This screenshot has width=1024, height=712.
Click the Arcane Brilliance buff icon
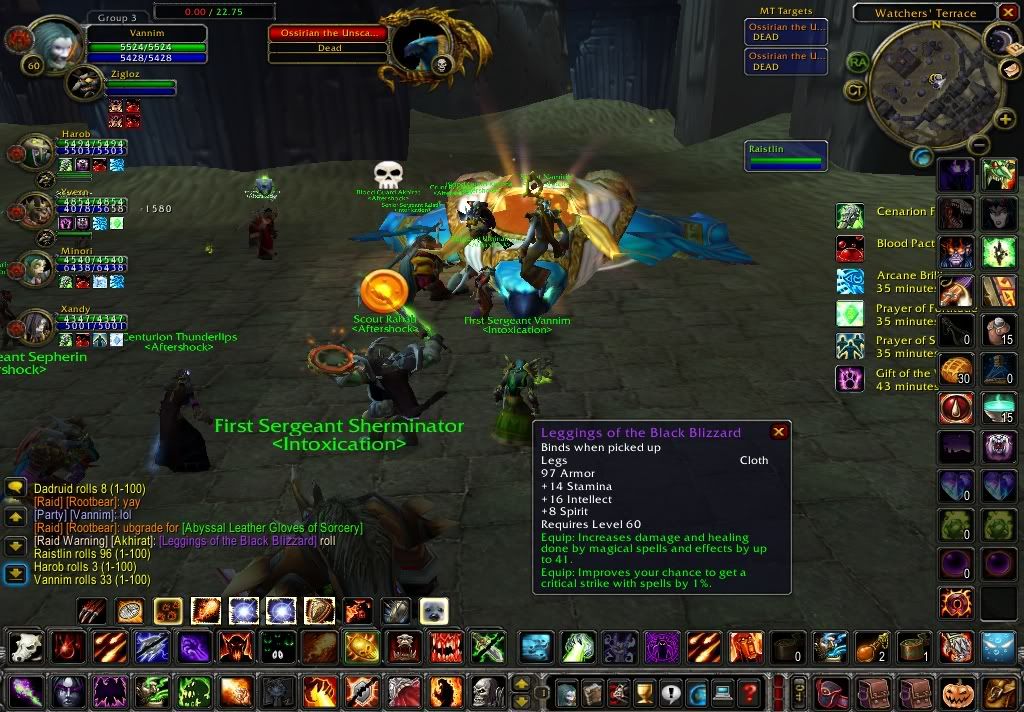point(850,281)
